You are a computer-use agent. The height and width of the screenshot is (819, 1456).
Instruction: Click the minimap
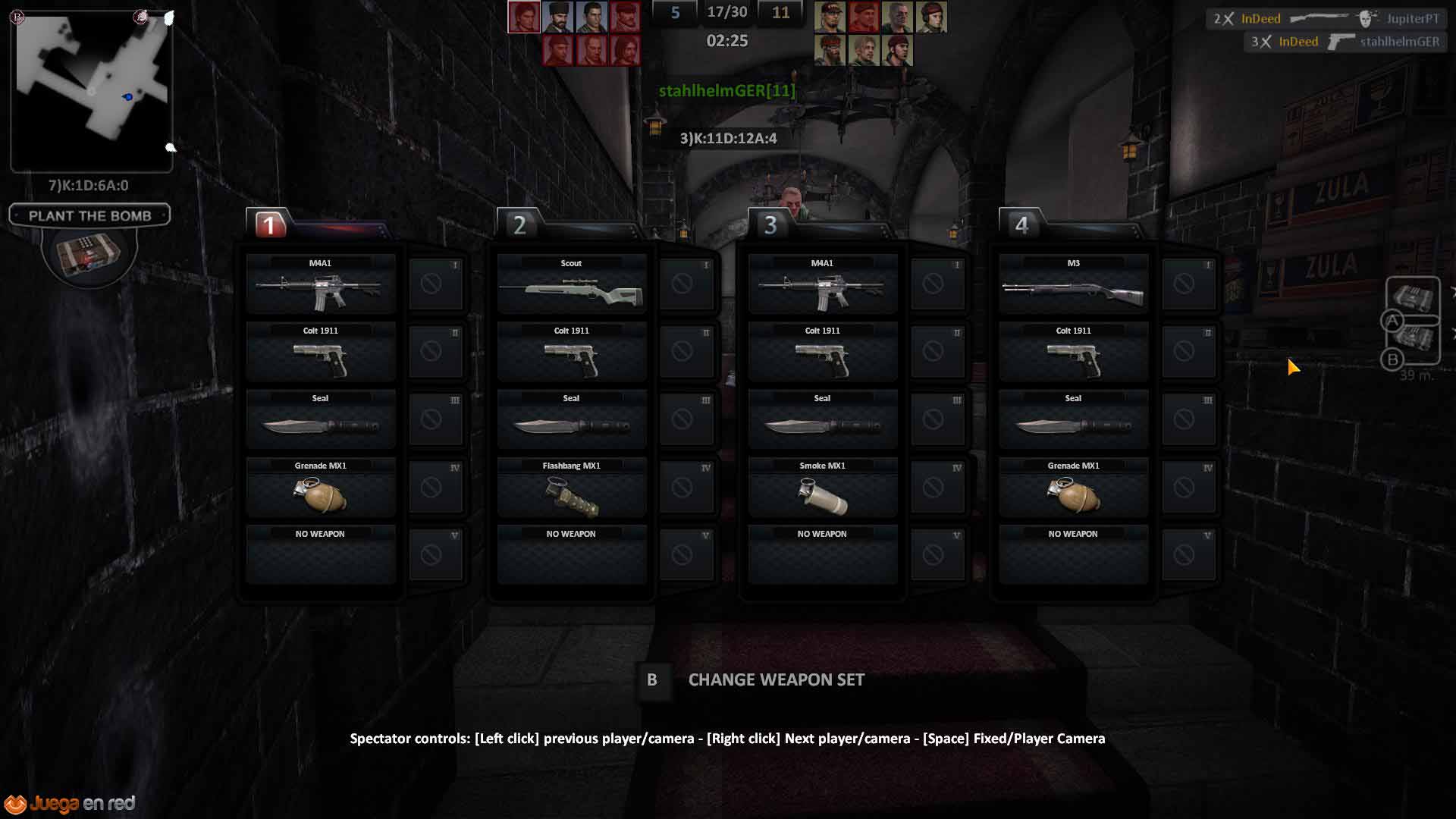(92, 89)
